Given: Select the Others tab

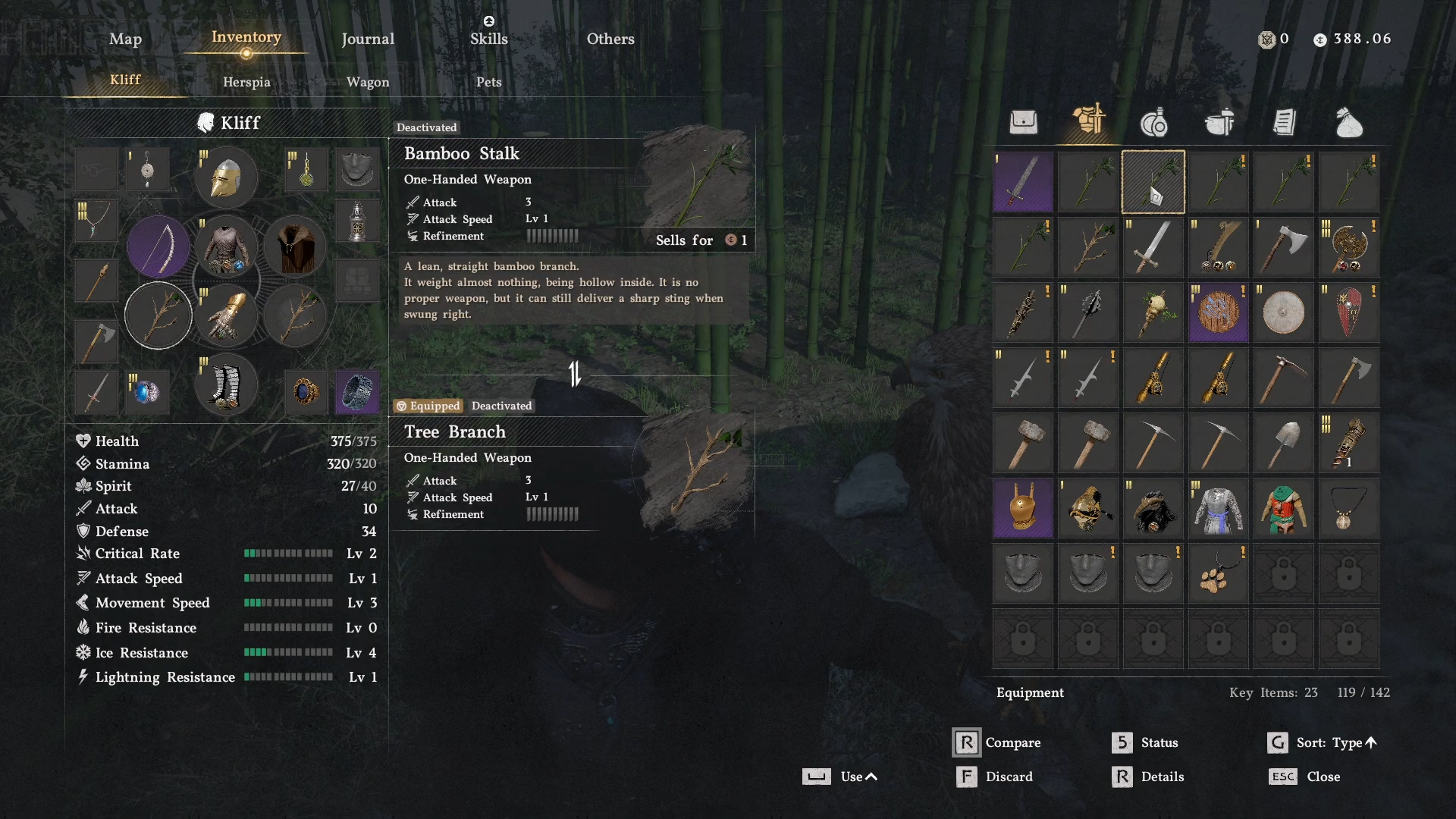Looking at the screenshot, I should pos(610,39).
